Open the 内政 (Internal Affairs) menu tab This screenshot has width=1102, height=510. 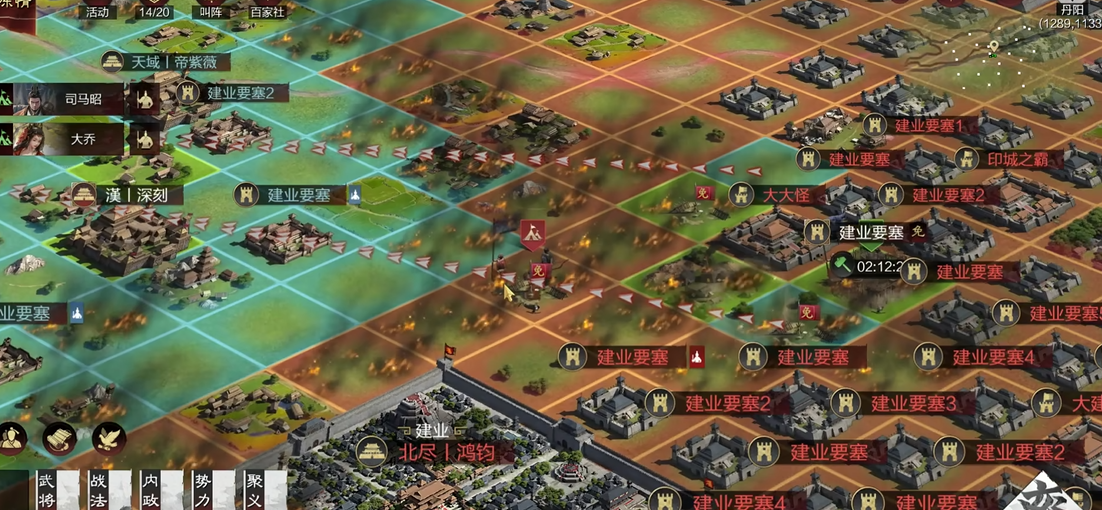click(x=150, y=490)
